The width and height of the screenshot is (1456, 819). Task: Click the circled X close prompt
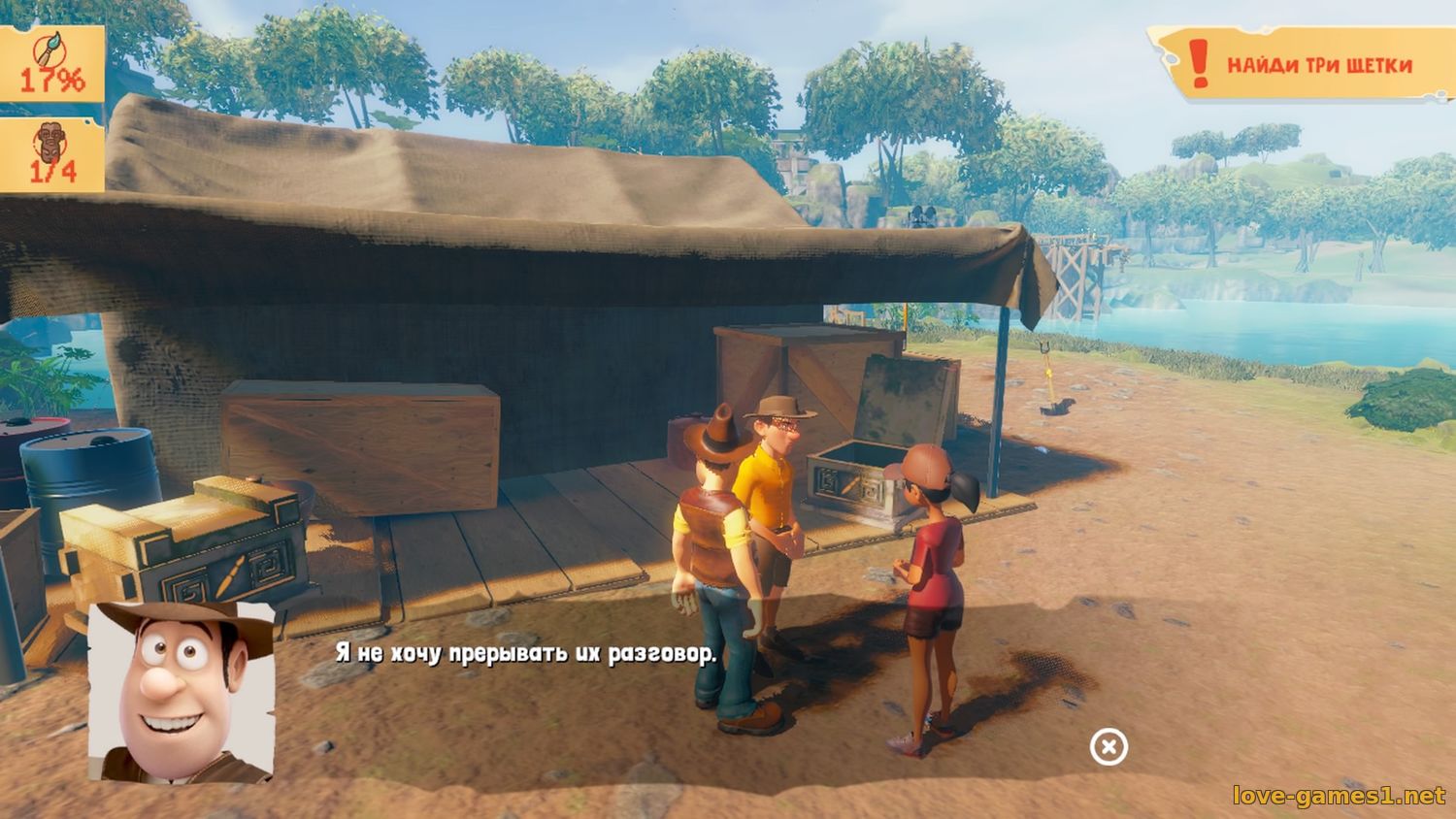[x=1109, y=747]
